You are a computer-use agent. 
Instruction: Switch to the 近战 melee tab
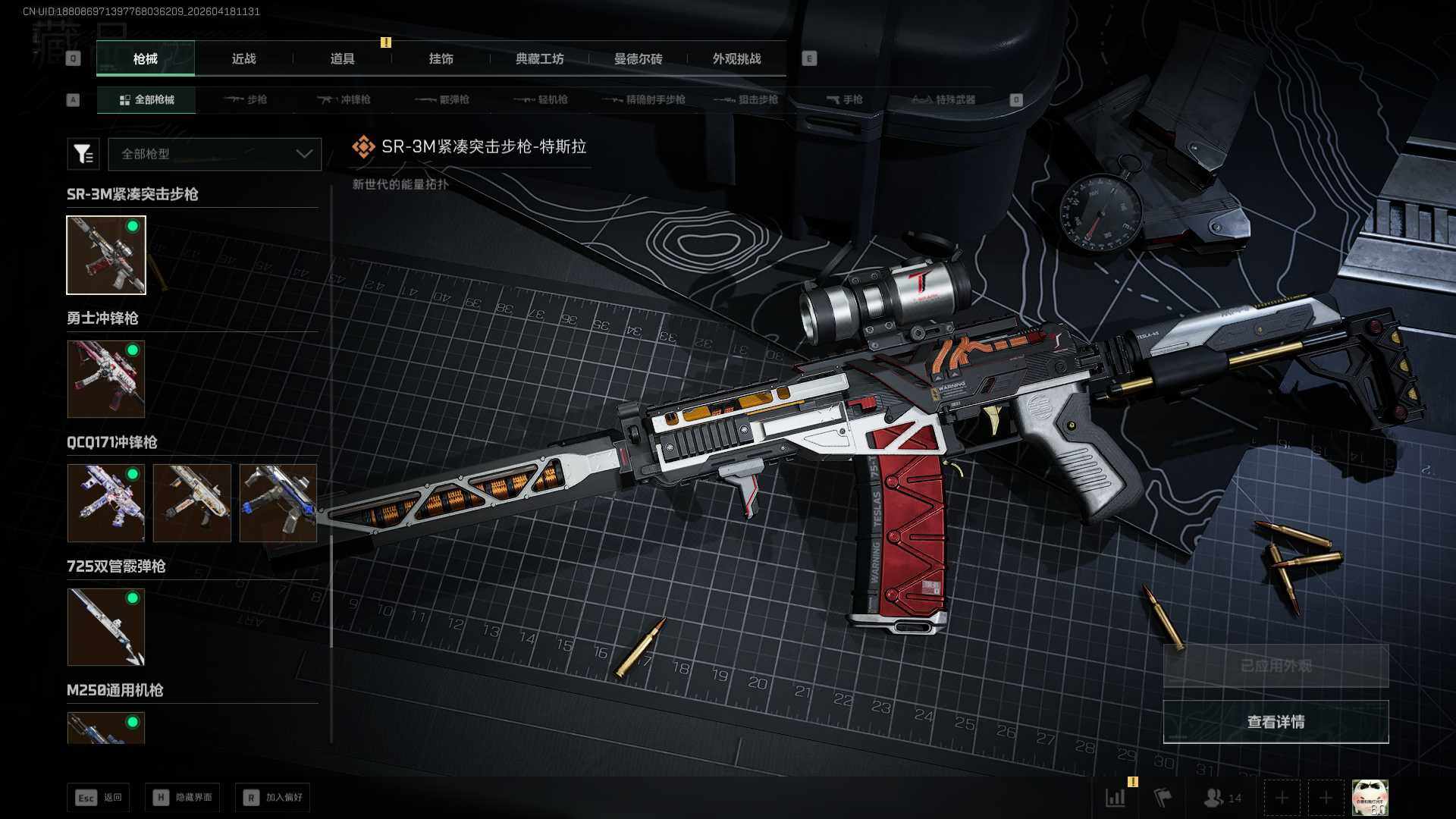tap(243, 58)
